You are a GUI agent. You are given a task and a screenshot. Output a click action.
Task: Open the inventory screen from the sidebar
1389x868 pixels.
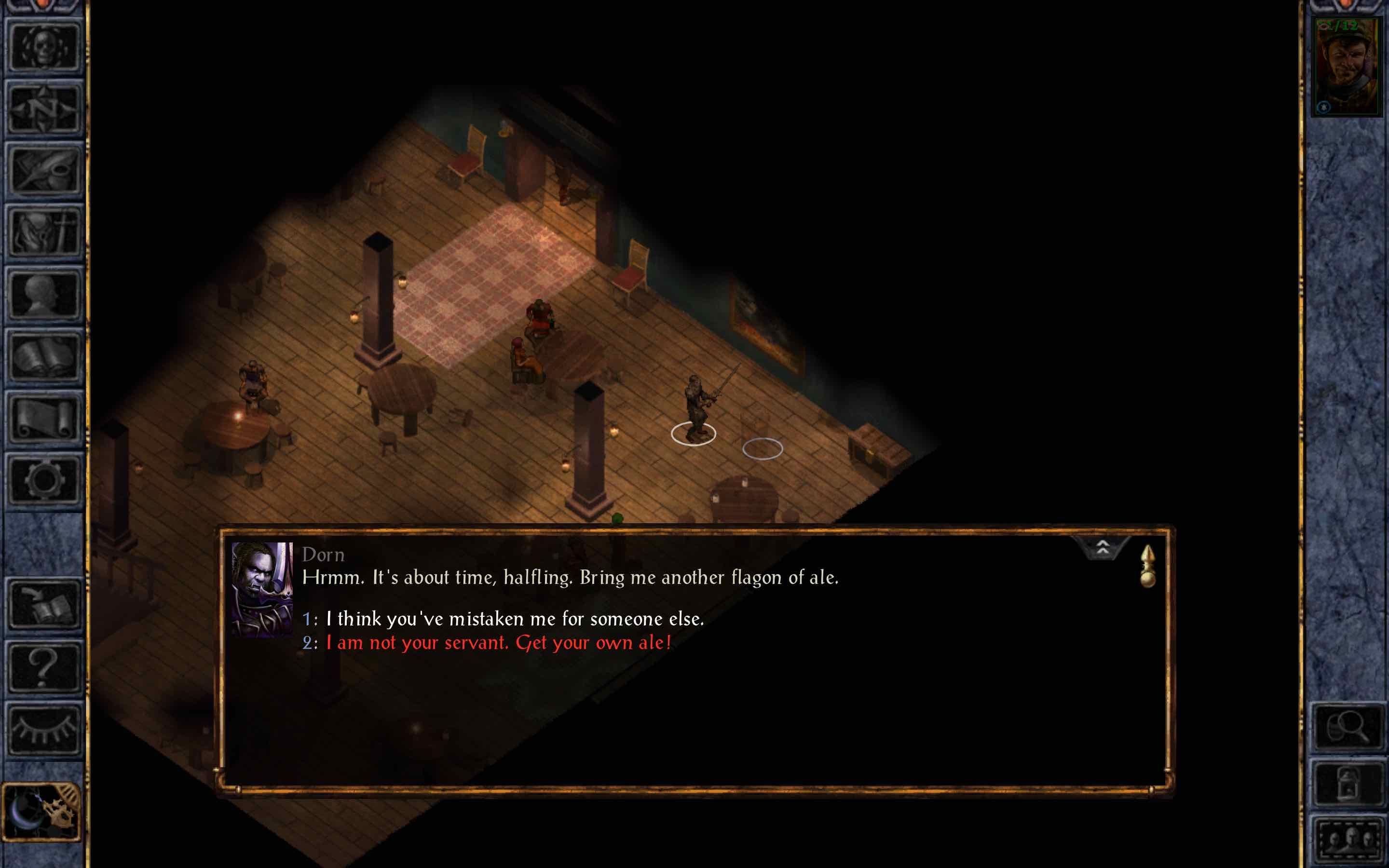click(43, 232)
